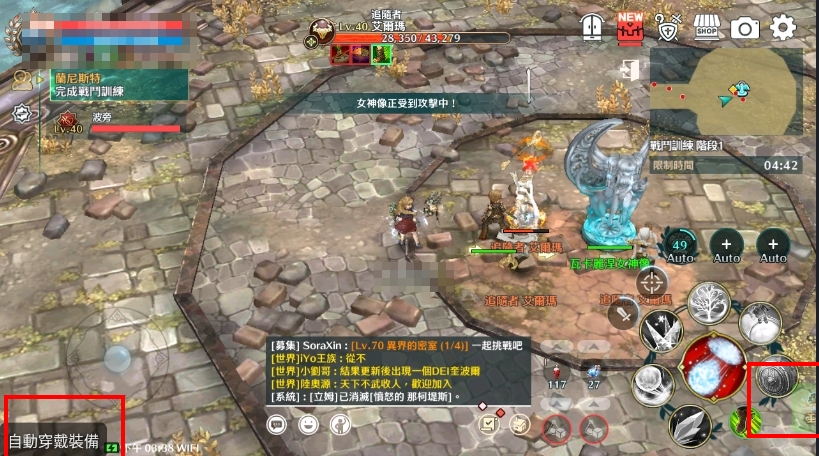Open the camera screenshot mode

point(745,28)
